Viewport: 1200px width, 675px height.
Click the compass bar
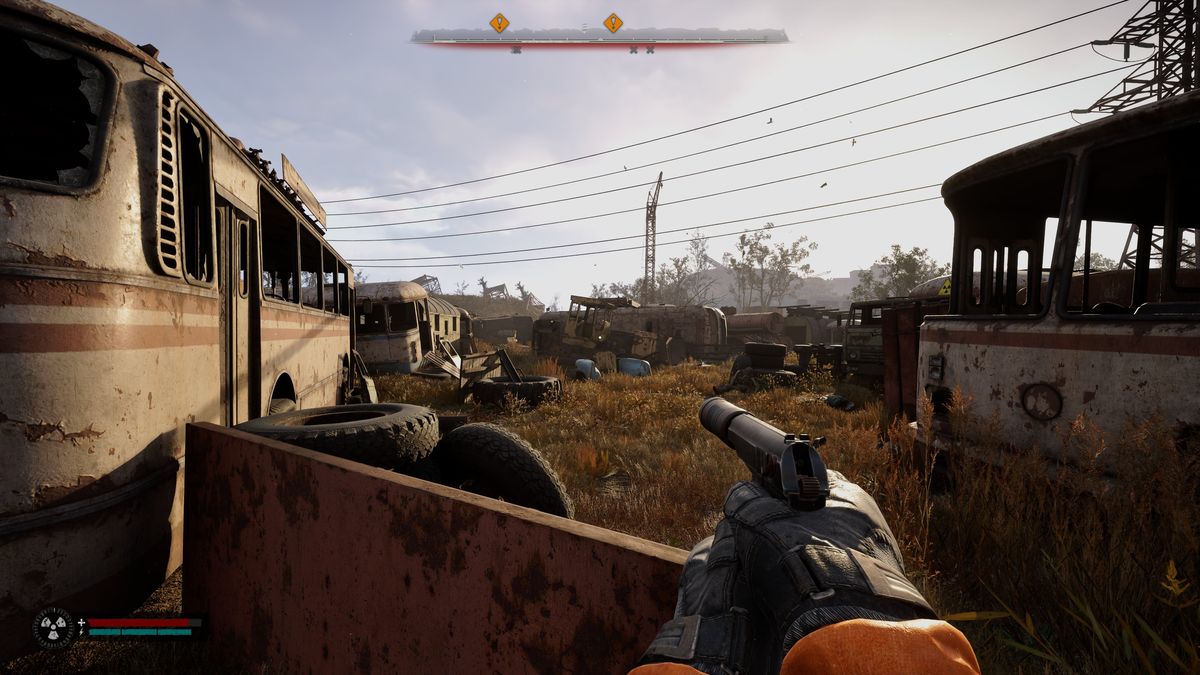pyautogui.click(x=599, y=37)
